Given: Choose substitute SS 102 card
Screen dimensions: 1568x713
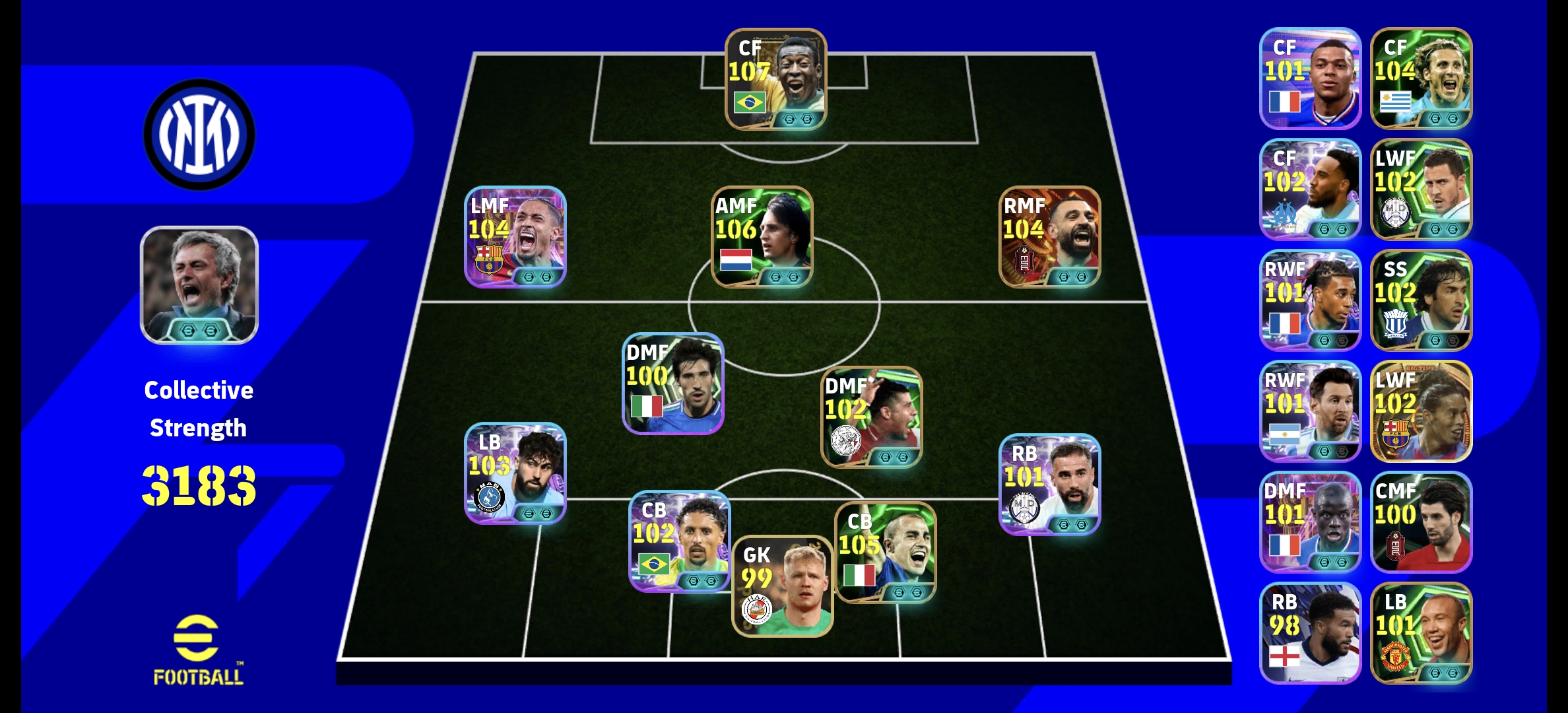Looking at the screenshot, I should coord(1421,300).
